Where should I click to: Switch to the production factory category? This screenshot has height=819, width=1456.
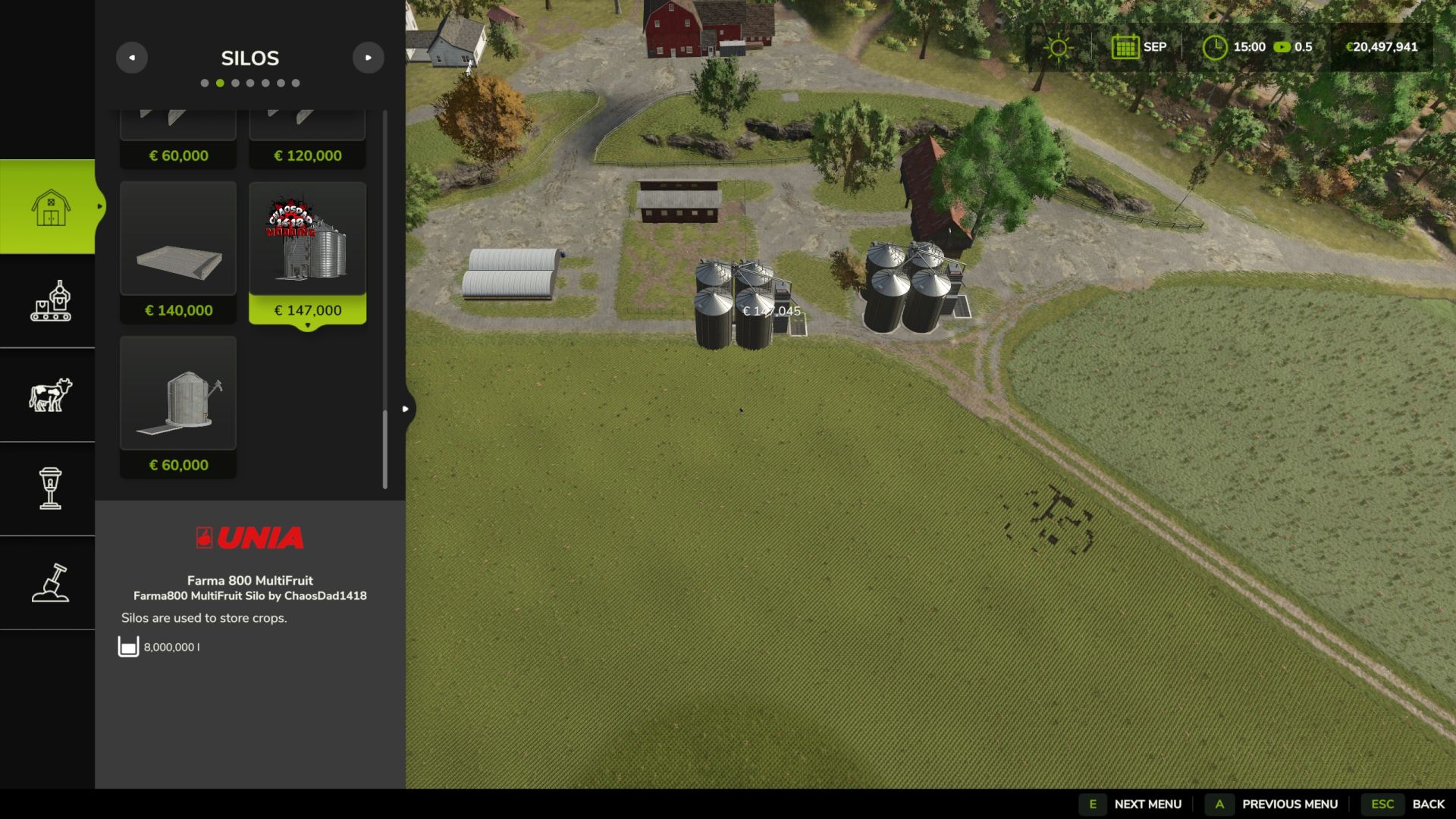50,301
